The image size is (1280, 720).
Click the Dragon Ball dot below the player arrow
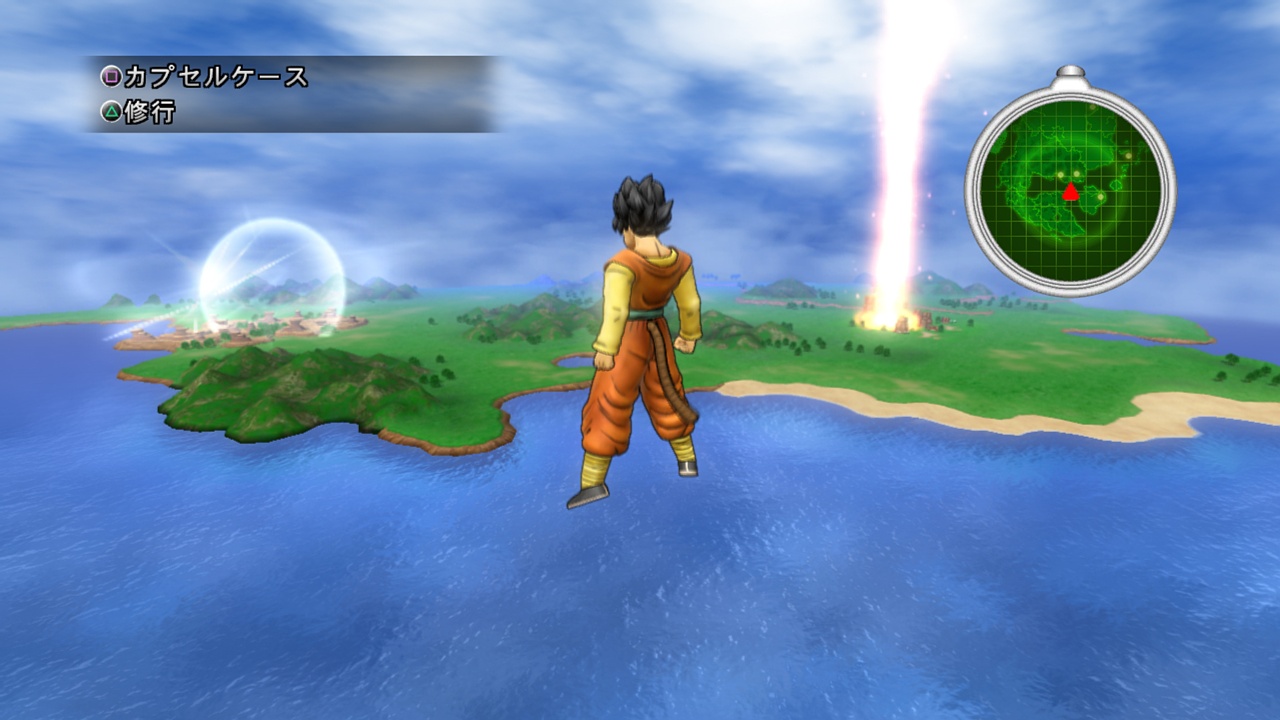[x=1100, y=196]
